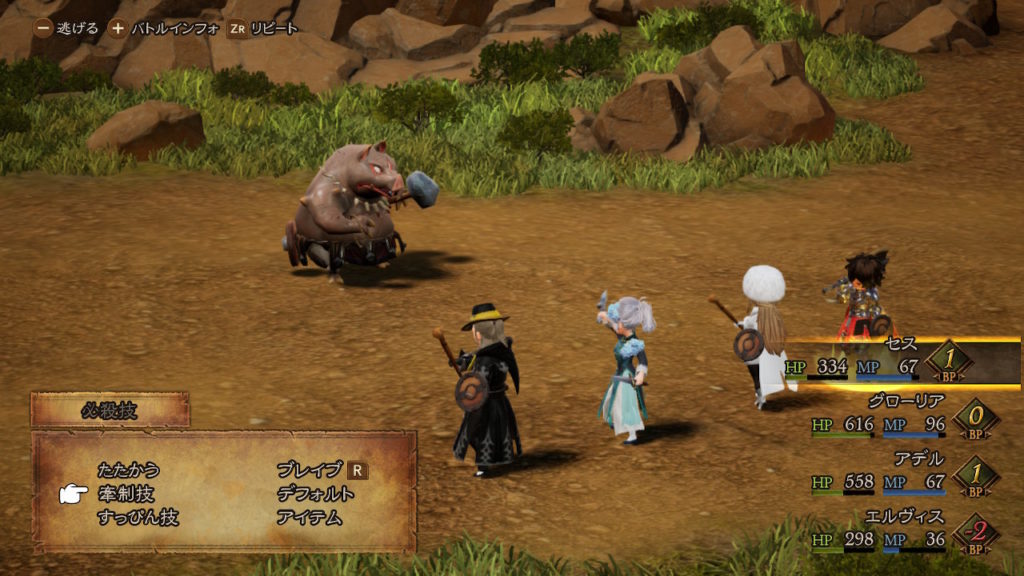Viewport: 1024px width, 576px height.
Task: Select the たたかう attack command
Action: click(x=129, y=469)
